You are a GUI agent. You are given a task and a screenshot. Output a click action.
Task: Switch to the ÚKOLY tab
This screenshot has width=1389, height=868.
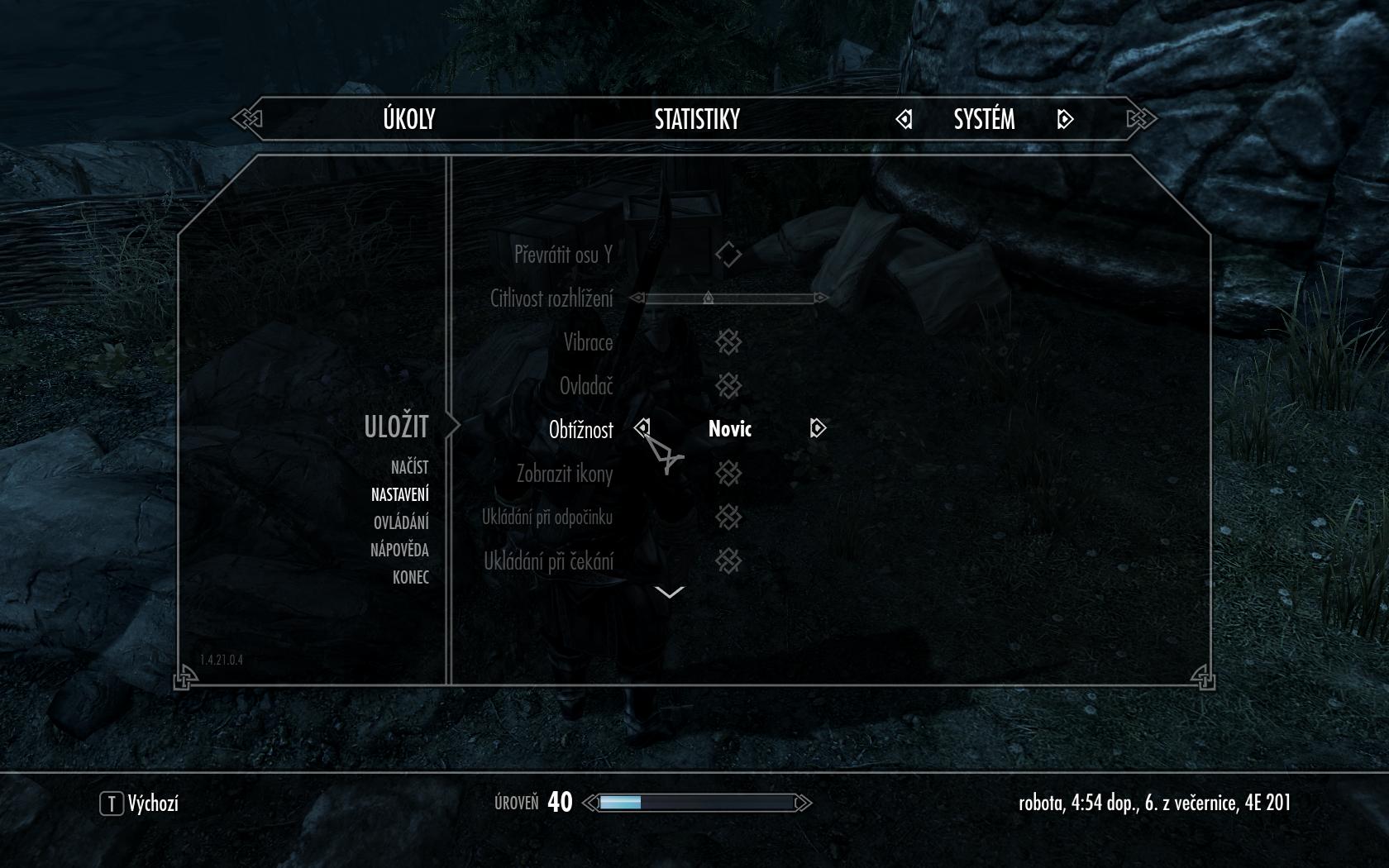[x=408, y=119]
